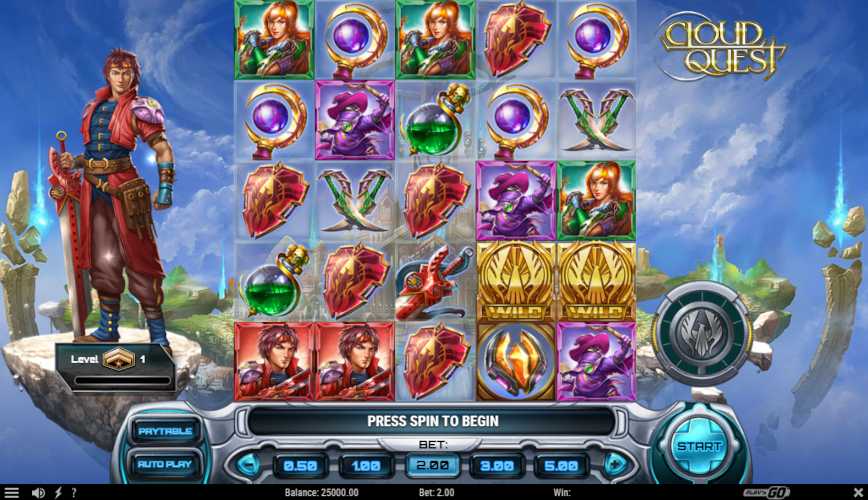868x500 pixels.
Task: Toggle sound with the speaker icon
Action: [38, 493]
